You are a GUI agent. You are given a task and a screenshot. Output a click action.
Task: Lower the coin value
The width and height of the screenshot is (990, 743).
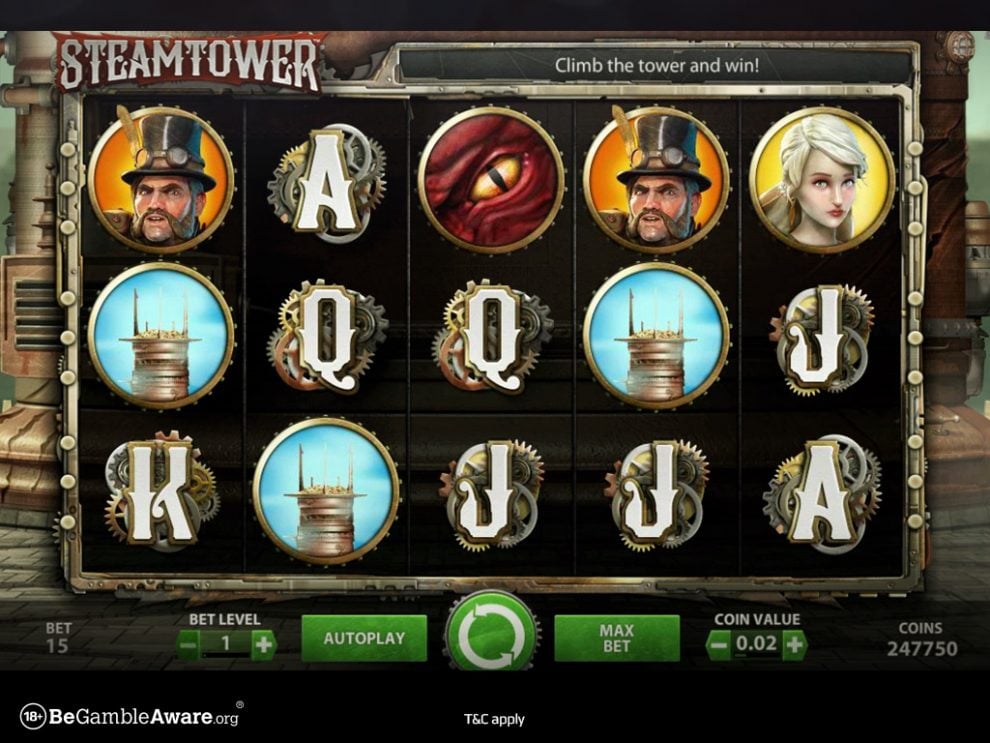718,645
